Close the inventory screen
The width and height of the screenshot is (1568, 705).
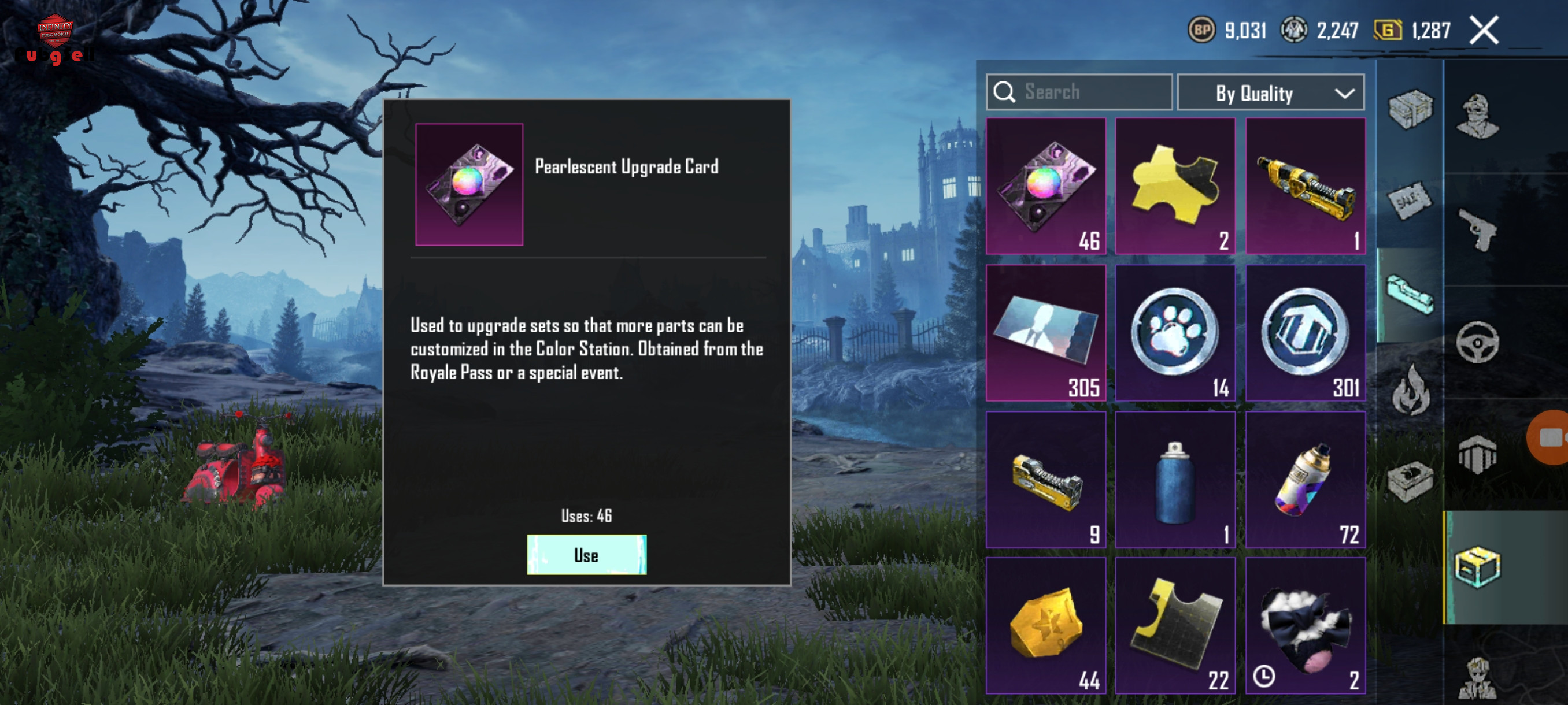point(1484,31)
